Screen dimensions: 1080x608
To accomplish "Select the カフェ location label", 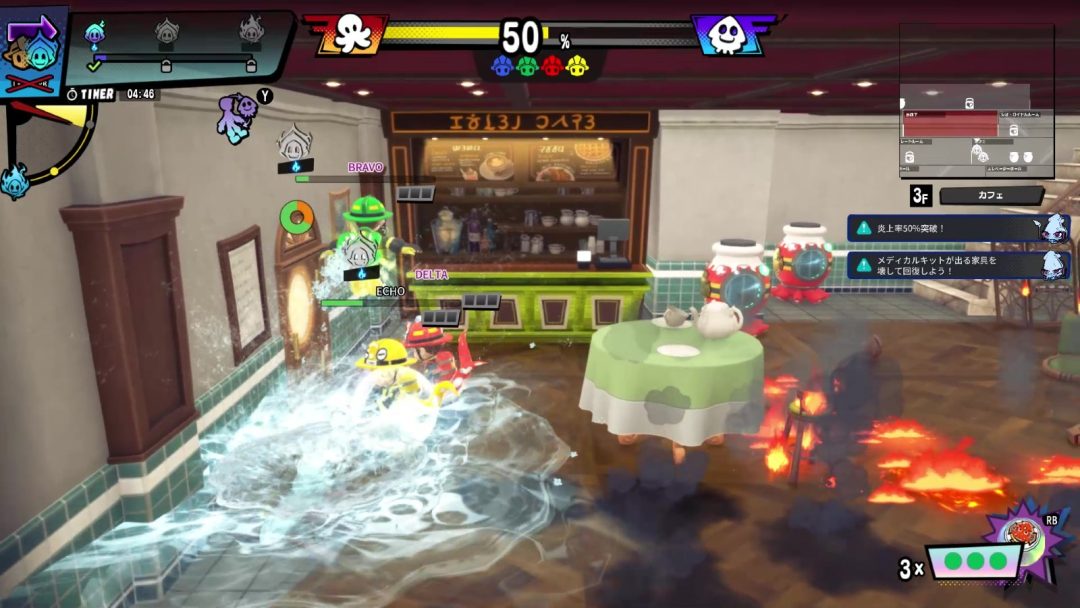I will 992,196.
